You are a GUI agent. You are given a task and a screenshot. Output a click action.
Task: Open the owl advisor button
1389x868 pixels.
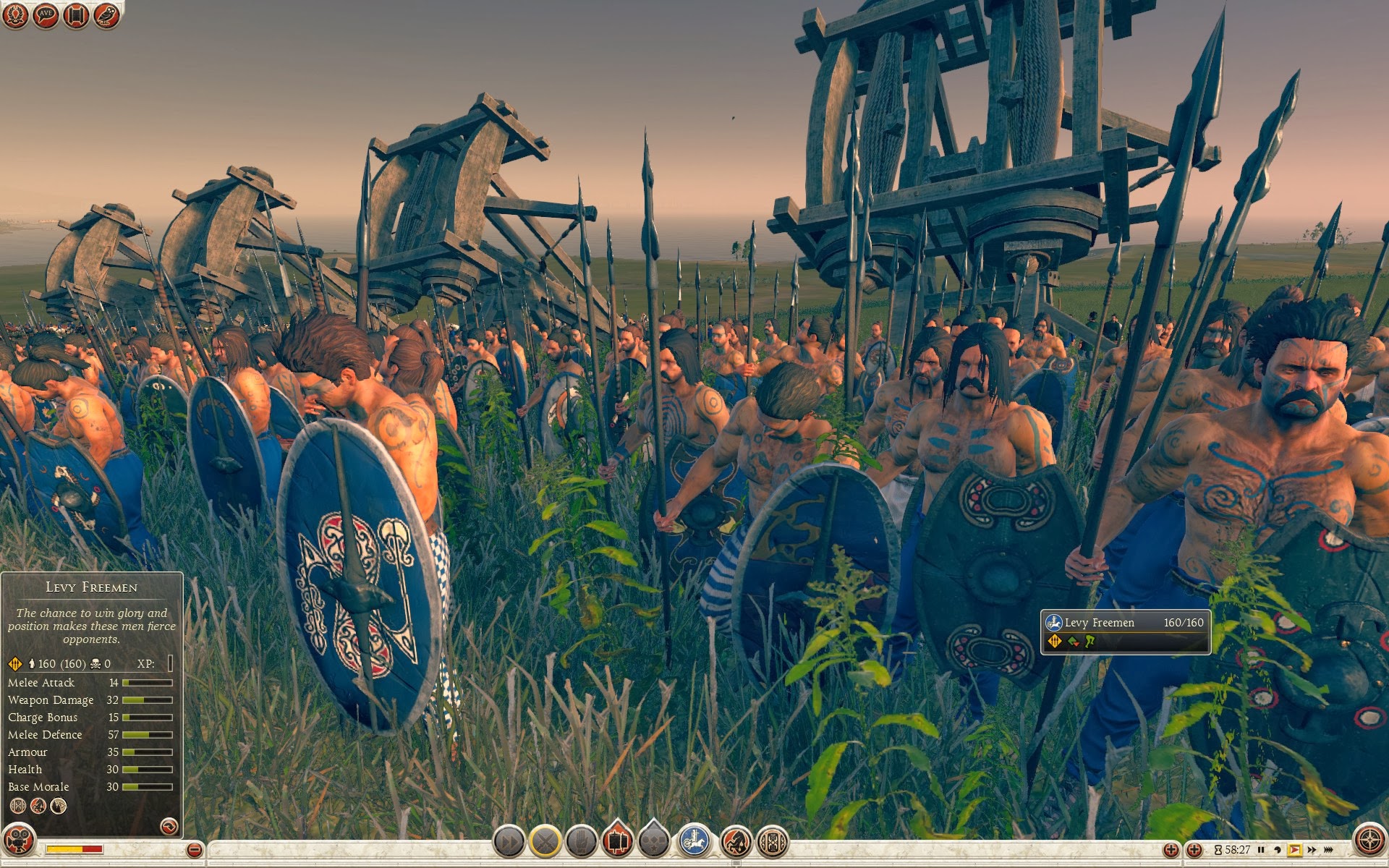(106, 15)
